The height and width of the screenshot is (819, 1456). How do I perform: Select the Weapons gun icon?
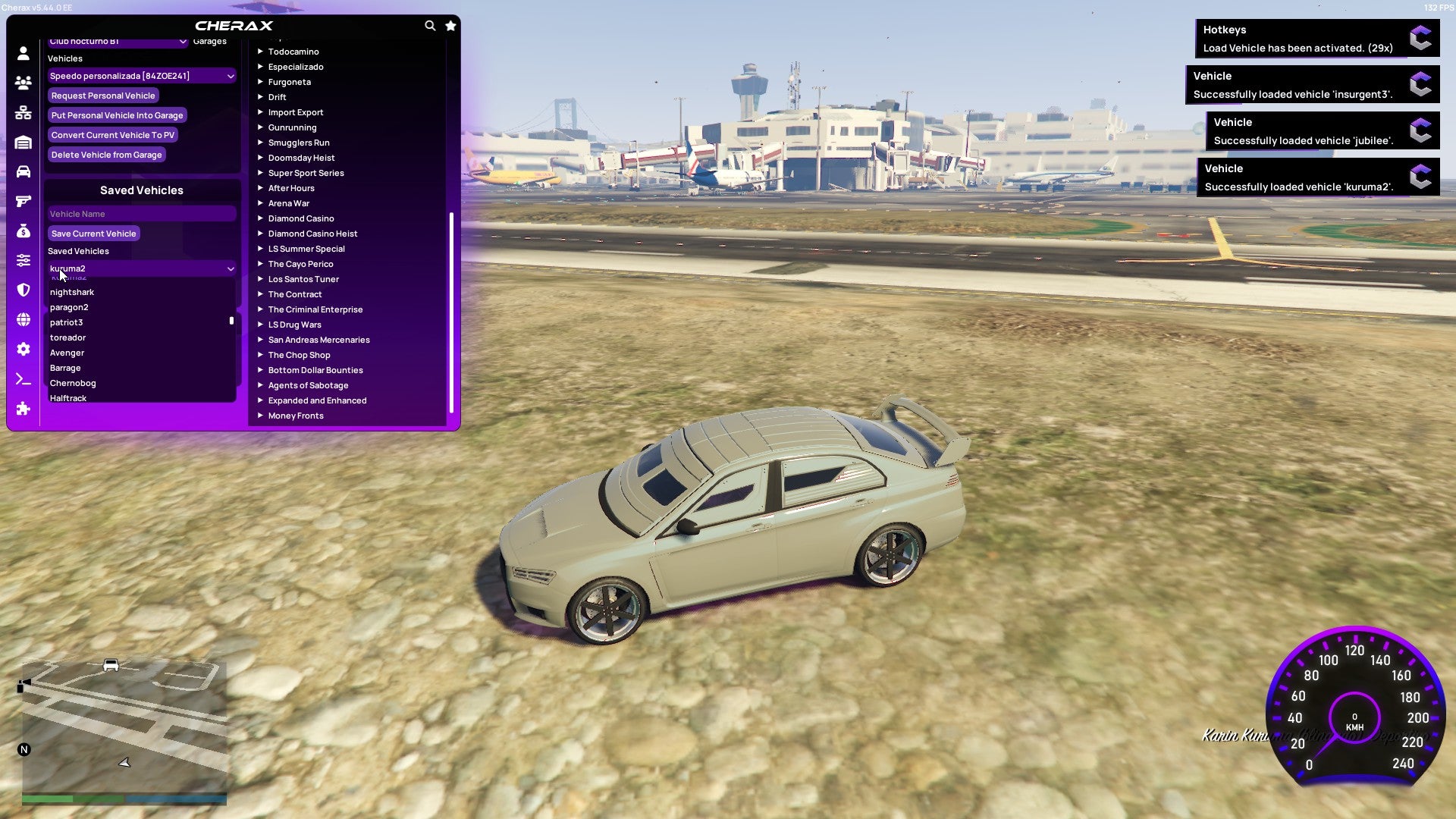tap(23, 201)
